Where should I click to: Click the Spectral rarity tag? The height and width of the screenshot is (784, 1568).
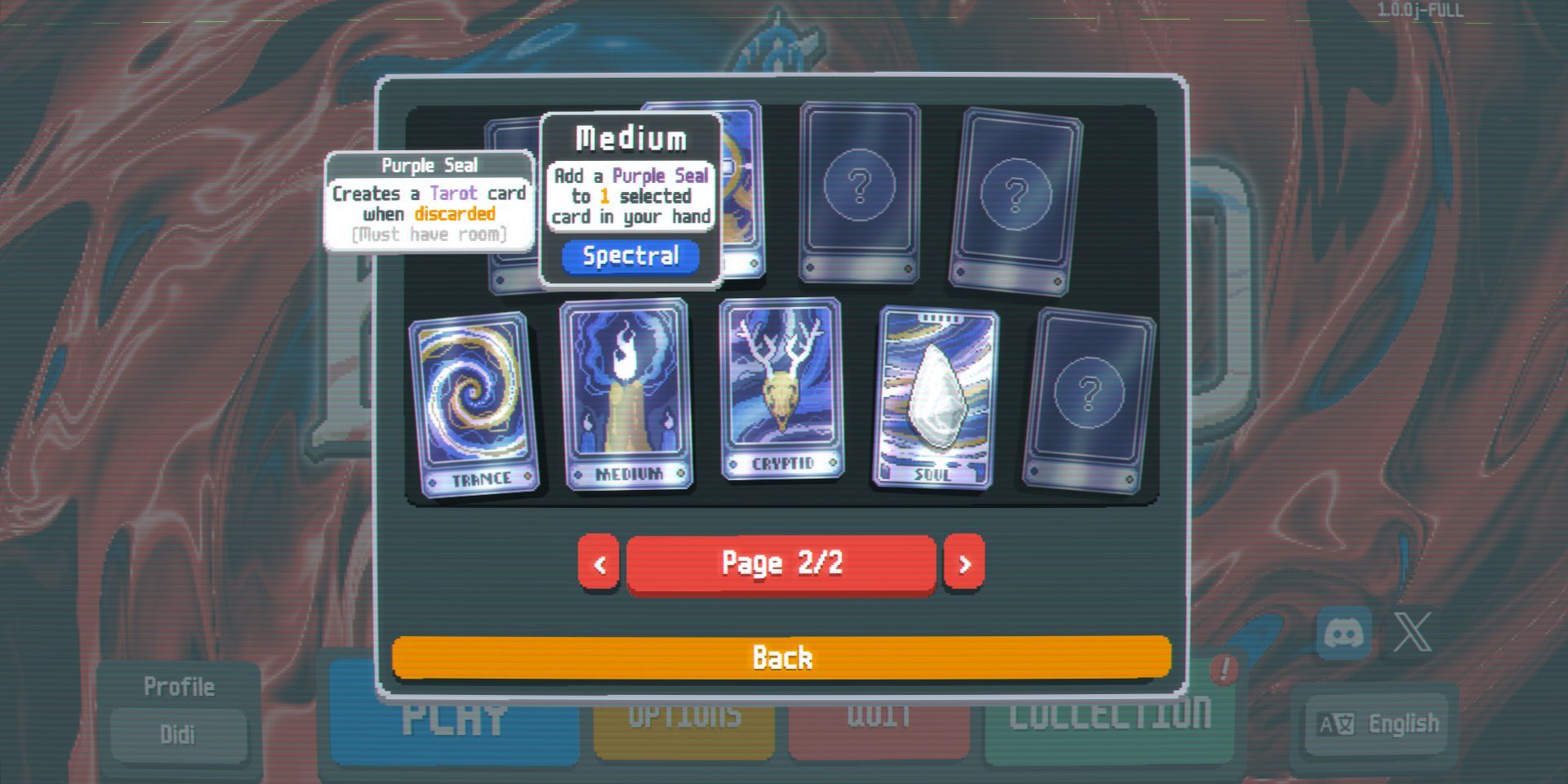click(x=630, y=256)
